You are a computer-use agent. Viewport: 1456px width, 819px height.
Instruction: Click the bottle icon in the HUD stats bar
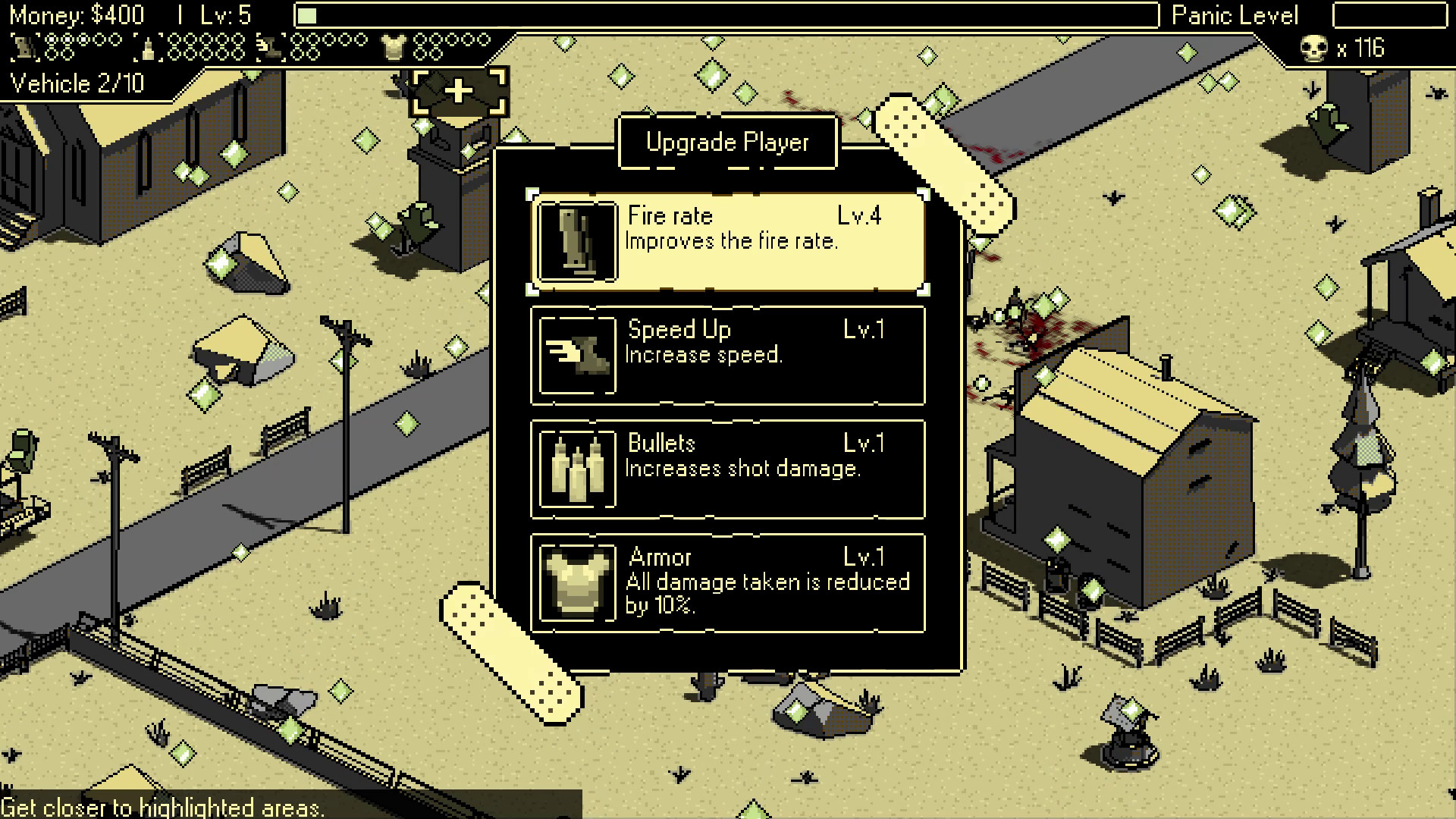coord(149,47)
